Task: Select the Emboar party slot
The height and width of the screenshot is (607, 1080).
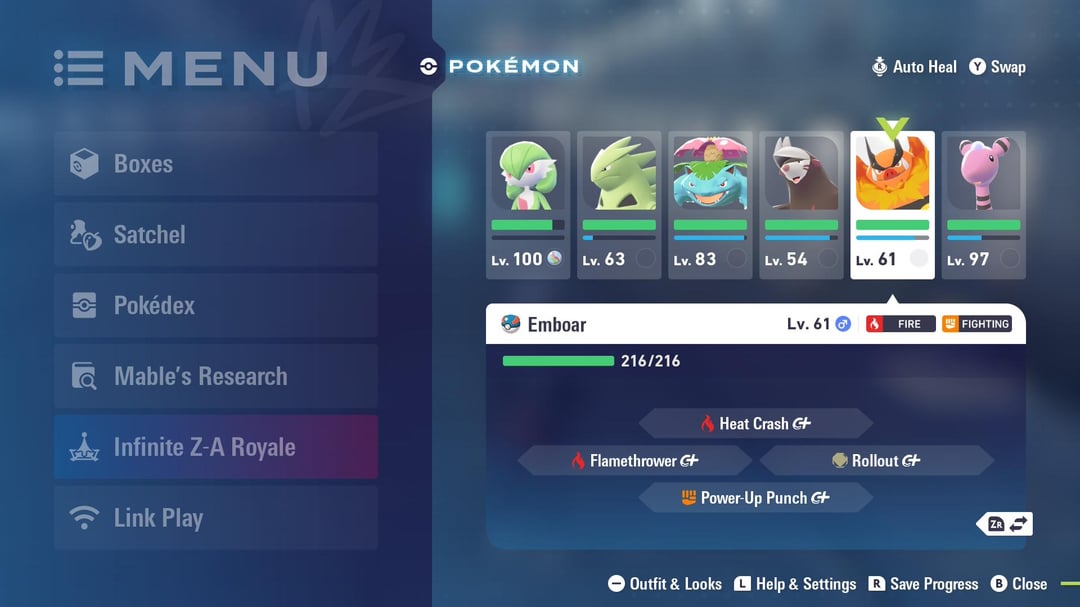Action: [x=892, y=204]
